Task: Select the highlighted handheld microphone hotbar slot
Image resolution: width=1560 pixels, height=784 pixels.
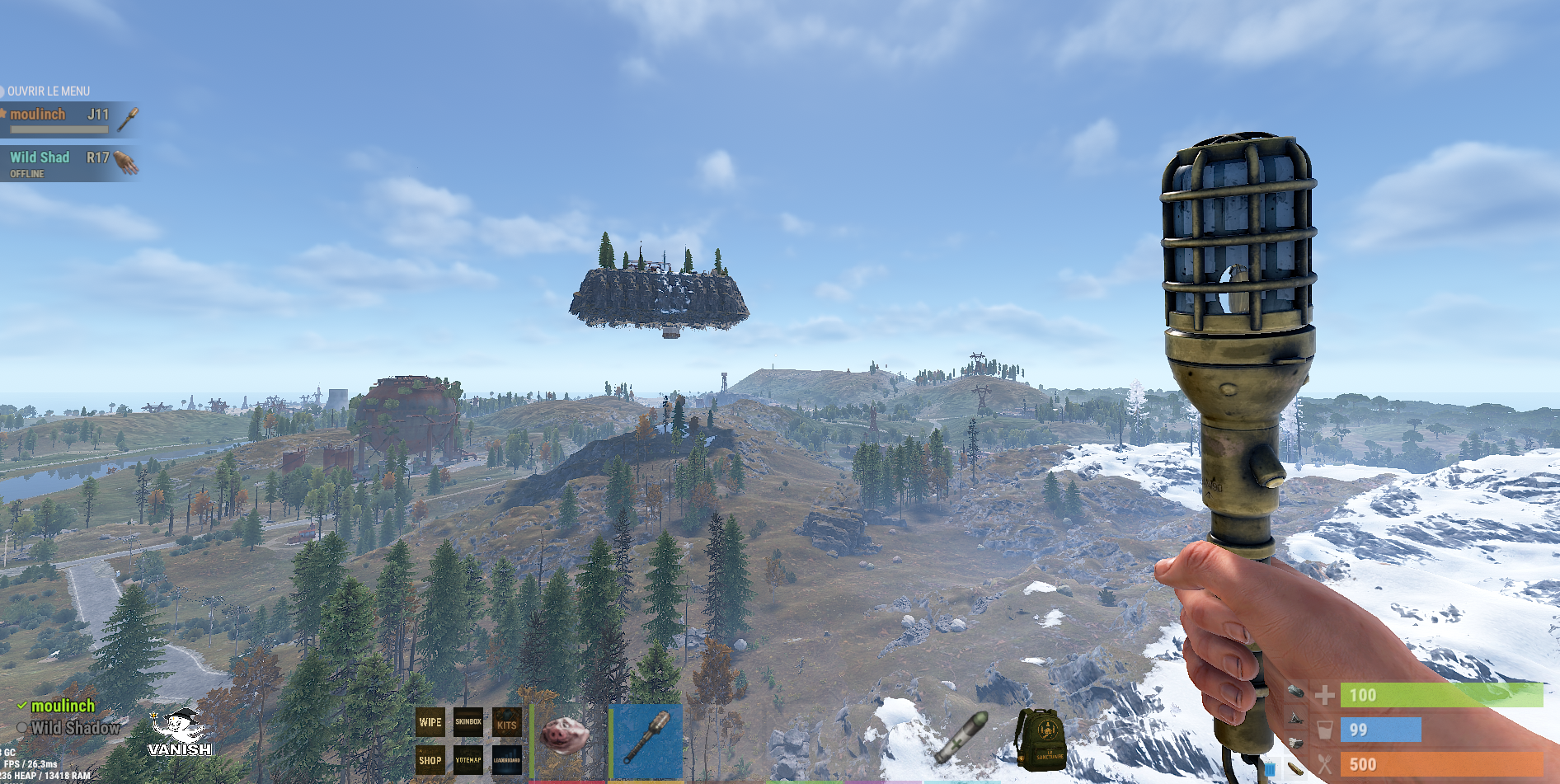Action: [648, 739]
